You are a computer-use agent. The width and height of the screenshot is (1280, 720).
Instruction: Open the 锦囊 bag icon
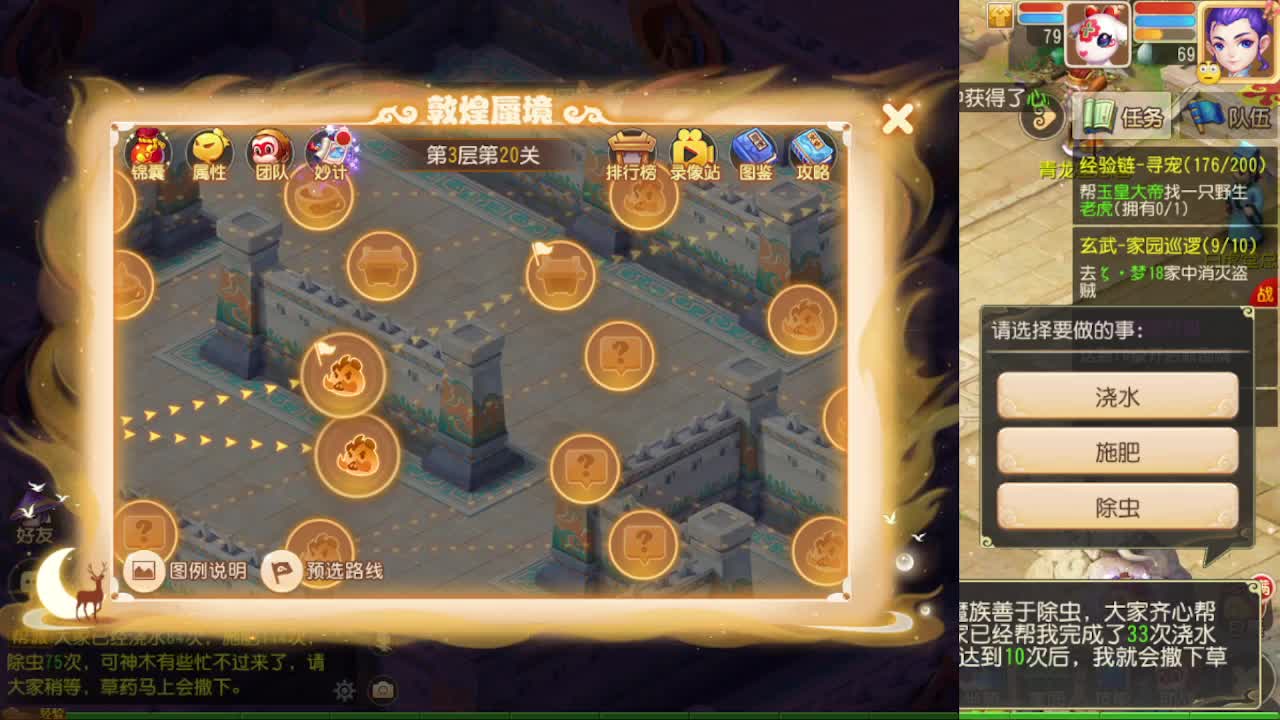click(148, 152)
